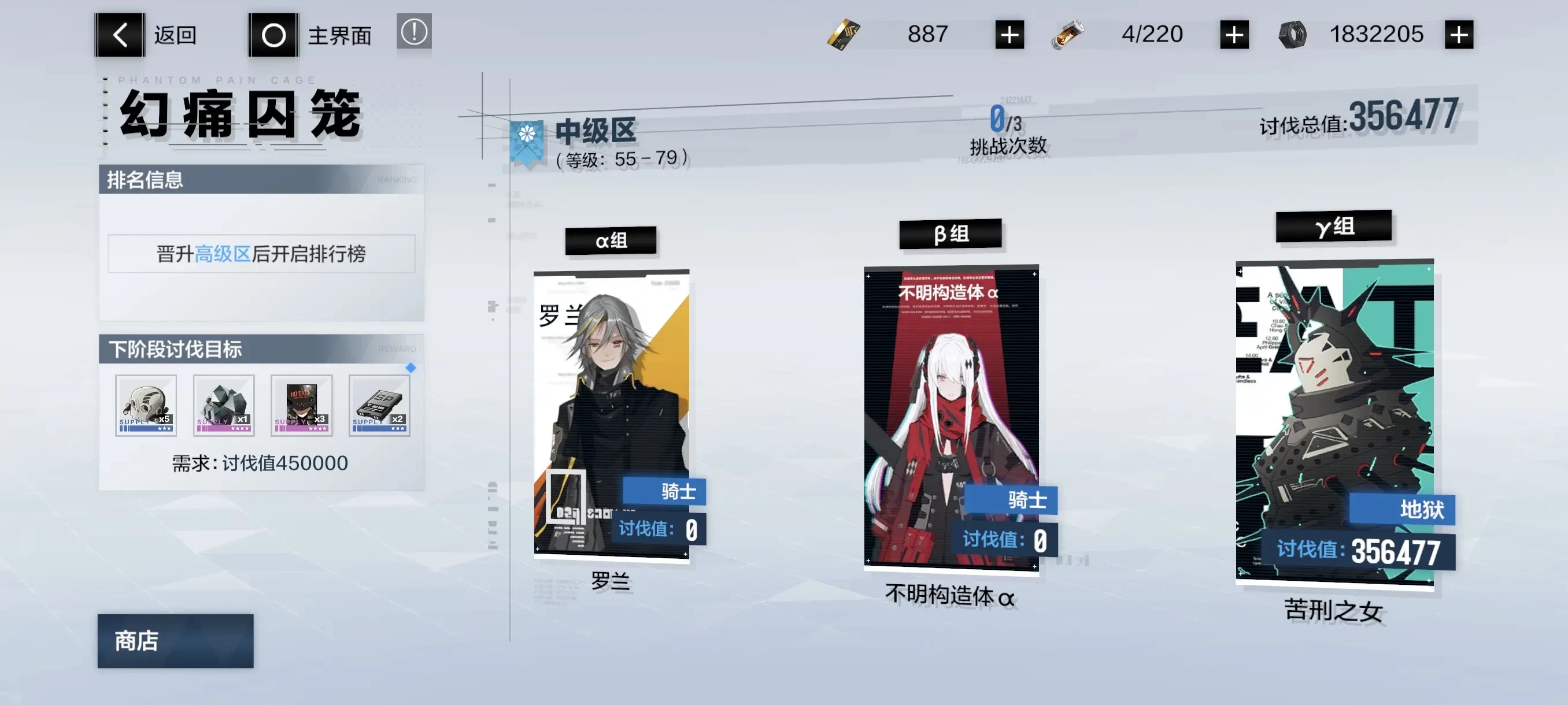Click the NO DATA supply reward x3 icon

coord(301,406)
